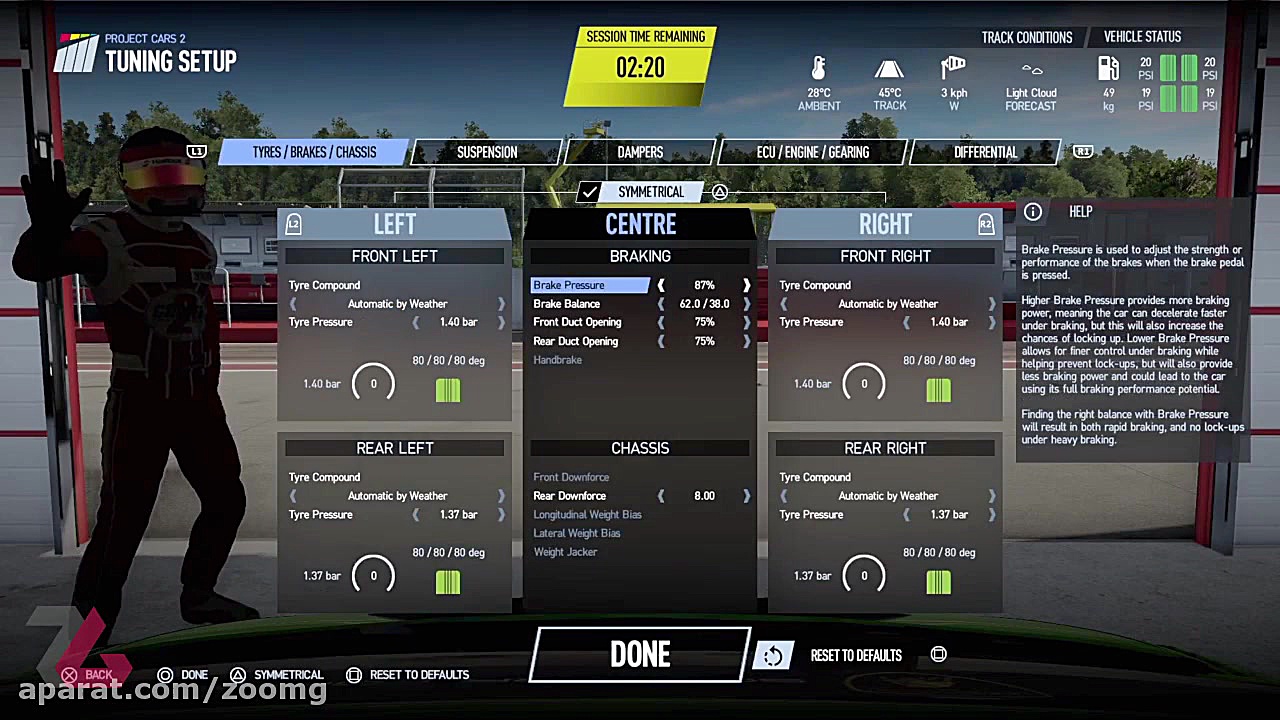Open the Light Cloud forecast icon
Screen dimensions: 1280x720
(1031, 70)
